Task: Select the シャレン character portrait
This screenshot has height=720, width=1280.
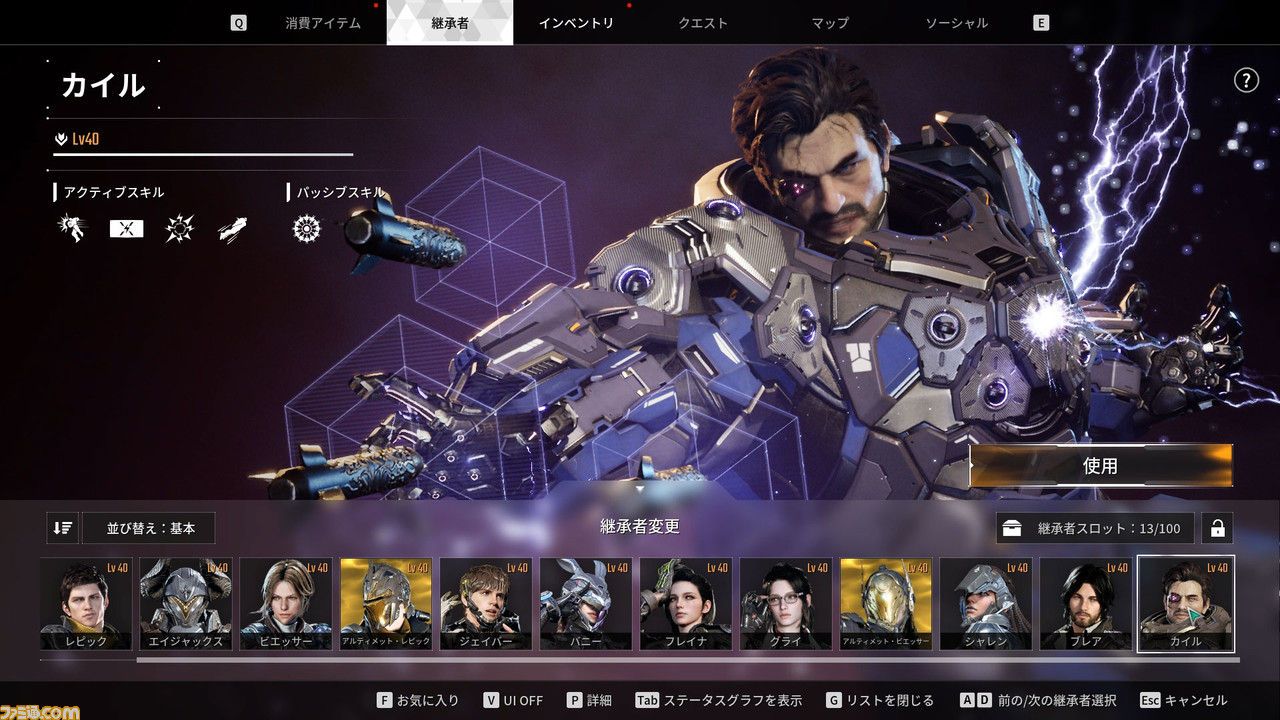Action: 986,604
